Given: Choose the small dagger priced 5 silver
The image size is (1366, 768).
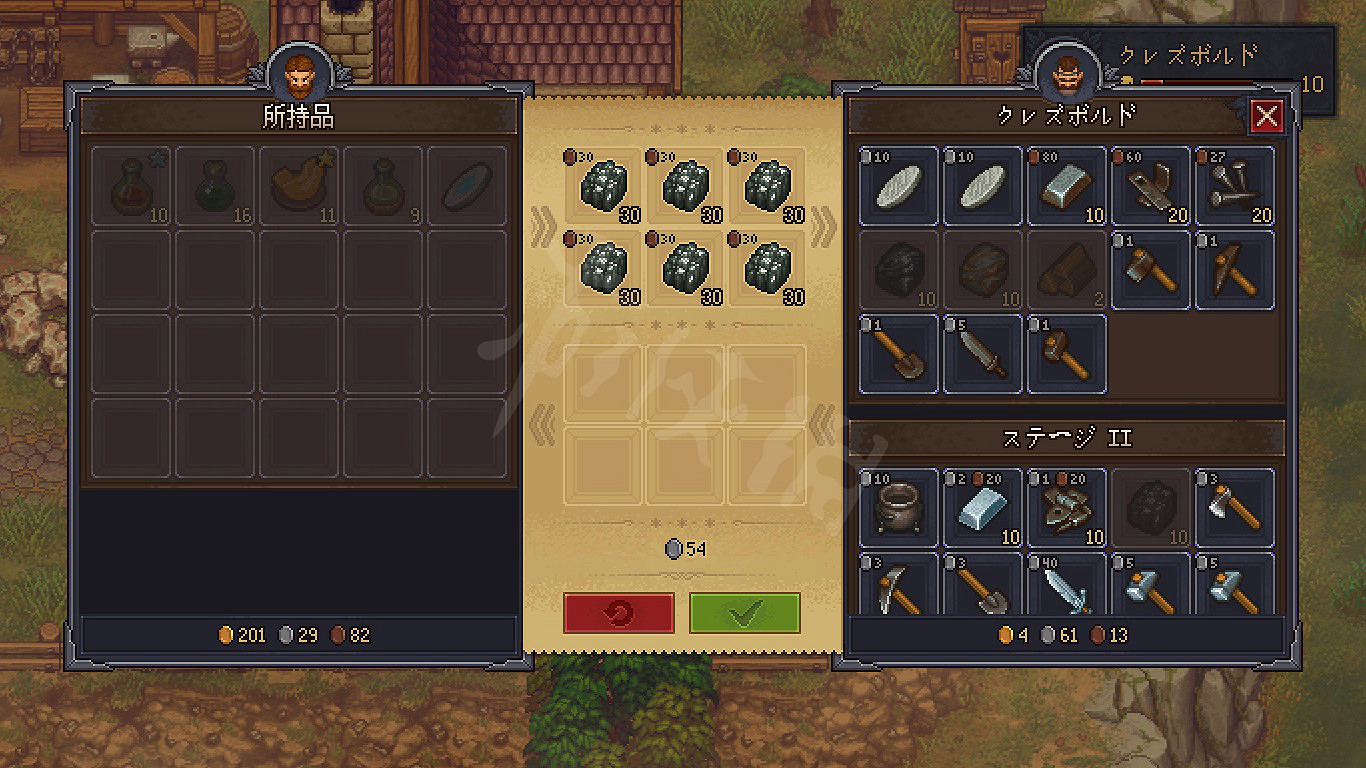Looking at the screenshot, I should tap(983, 354).
